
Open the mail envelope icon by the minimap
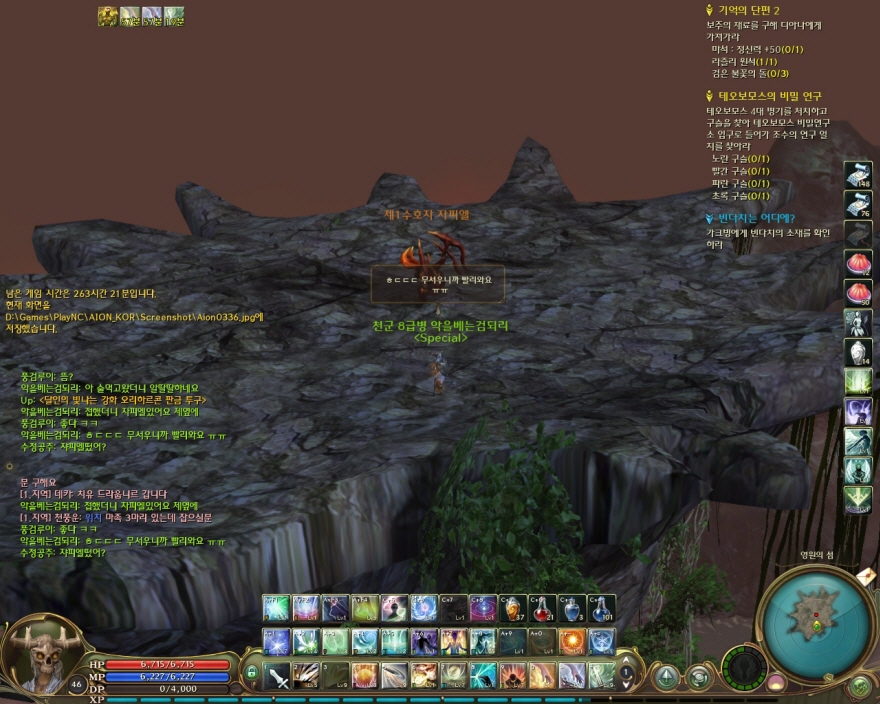[x=865, y=575]
